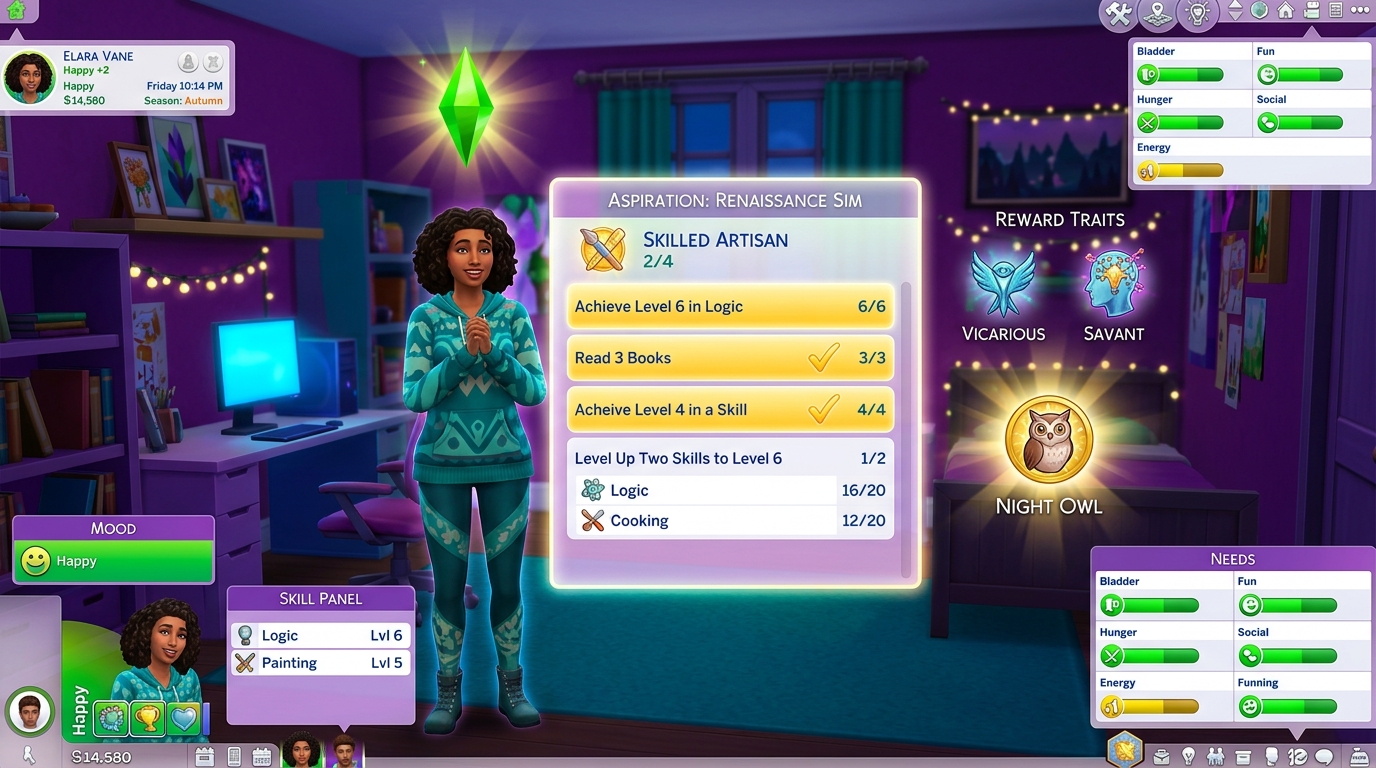Collapse the Skill Panel
This screenshot has height=768, width=1376.
(x=320, y=598)
